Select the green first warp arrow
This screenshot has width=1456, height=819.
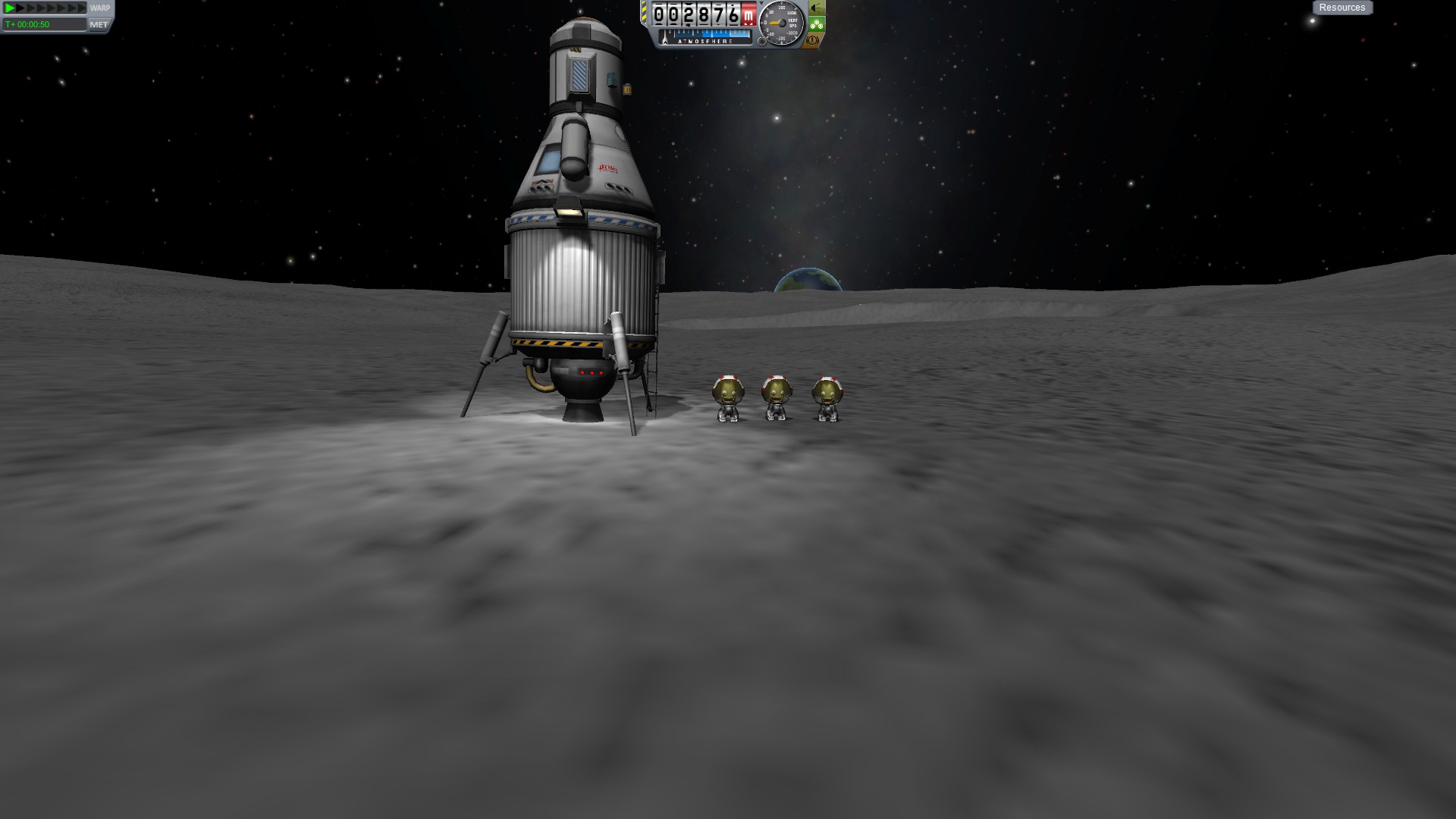tap(10, 8)
